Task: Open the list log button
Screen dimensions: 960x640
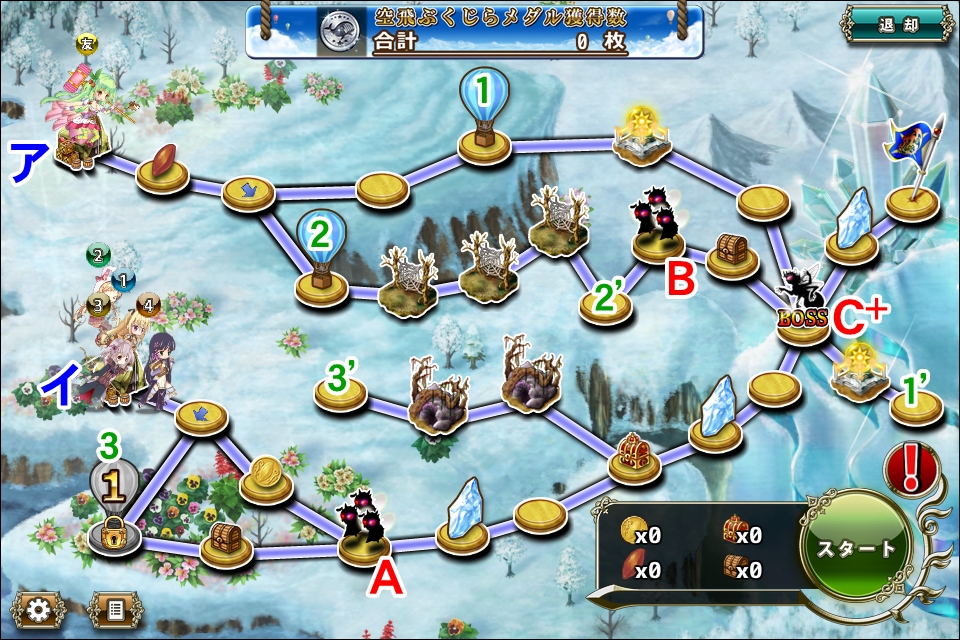Action: tap(112, 608)
